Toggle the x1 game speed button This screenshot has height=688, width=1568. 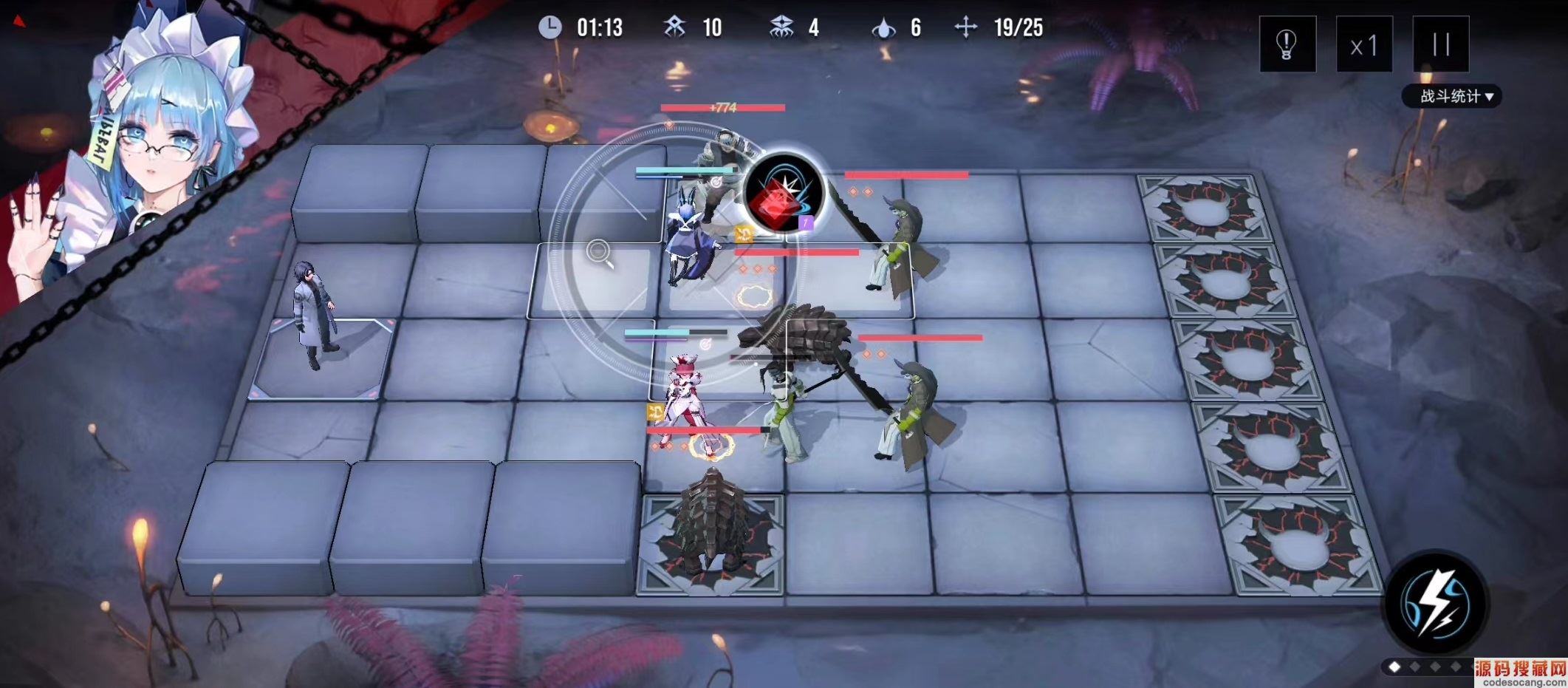pos(1363,46)
